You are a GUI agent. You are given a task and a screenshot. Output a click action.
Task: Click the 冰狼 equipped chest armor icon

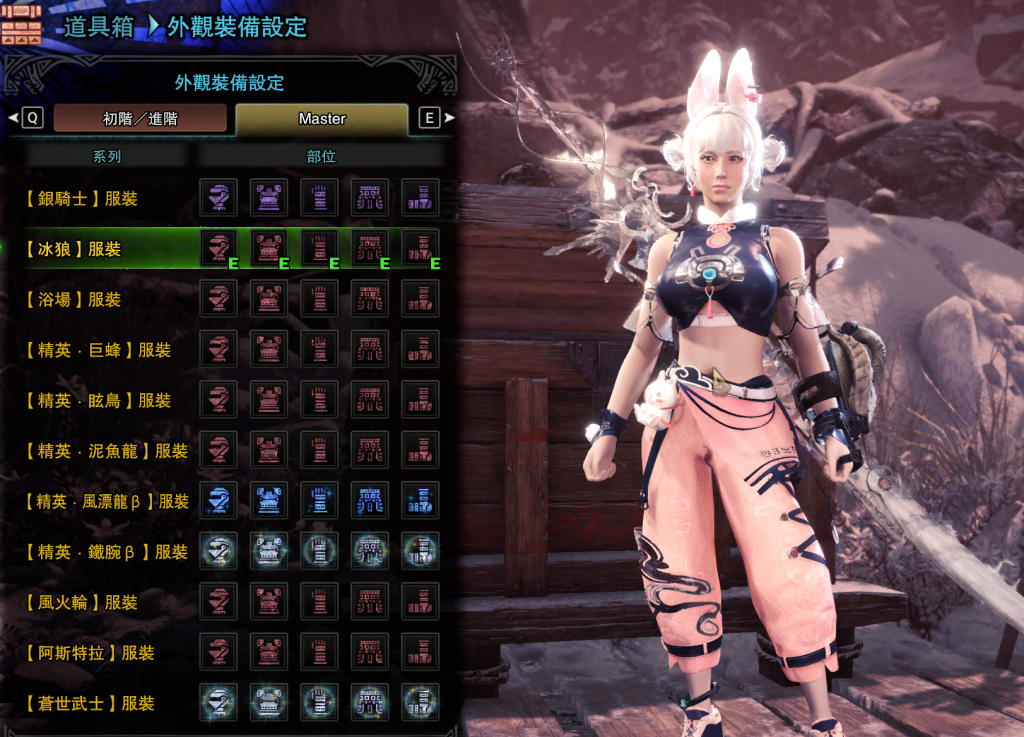269,248
